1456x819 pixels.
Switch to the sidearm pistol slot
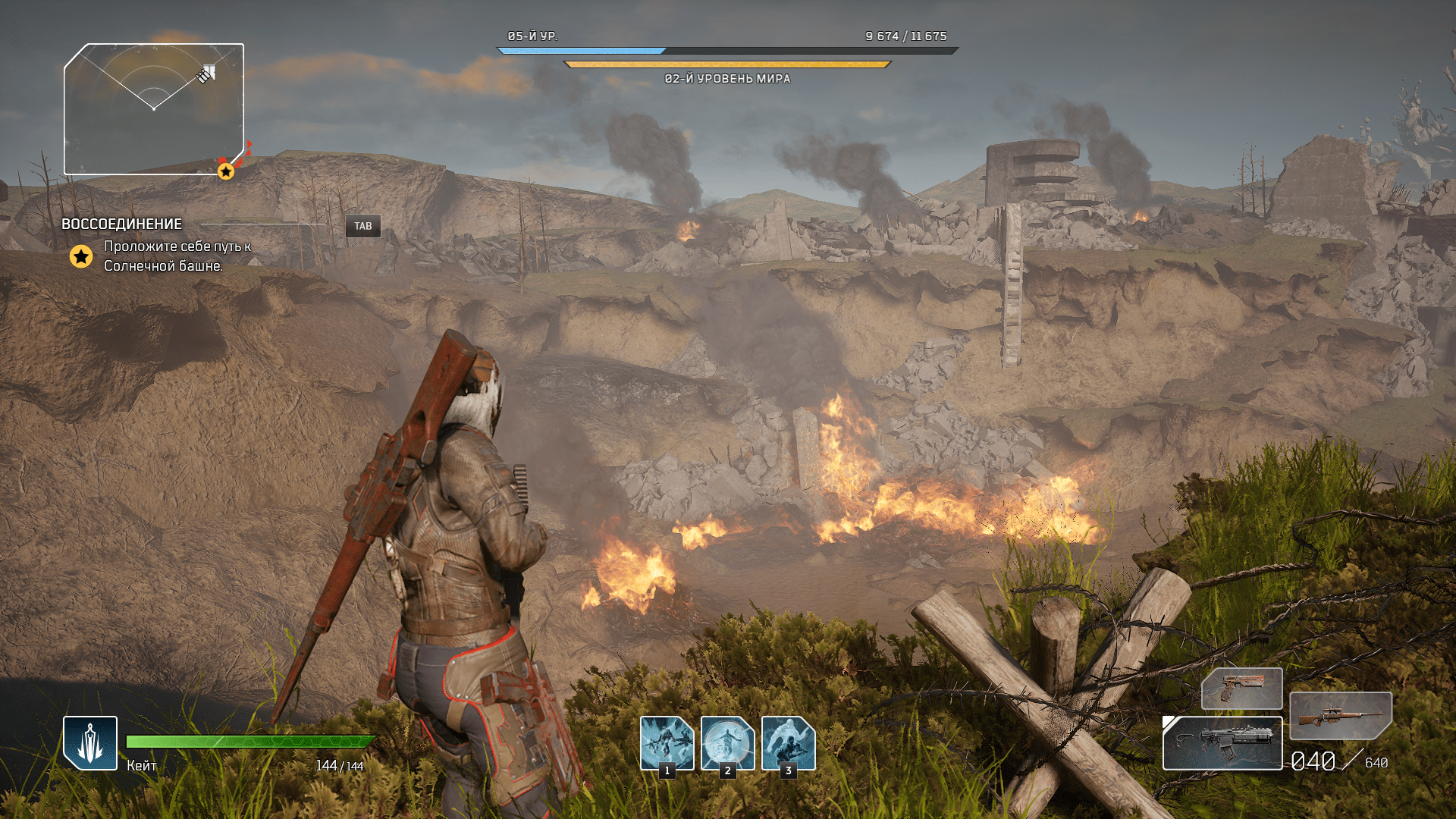tap(1241, 688)
